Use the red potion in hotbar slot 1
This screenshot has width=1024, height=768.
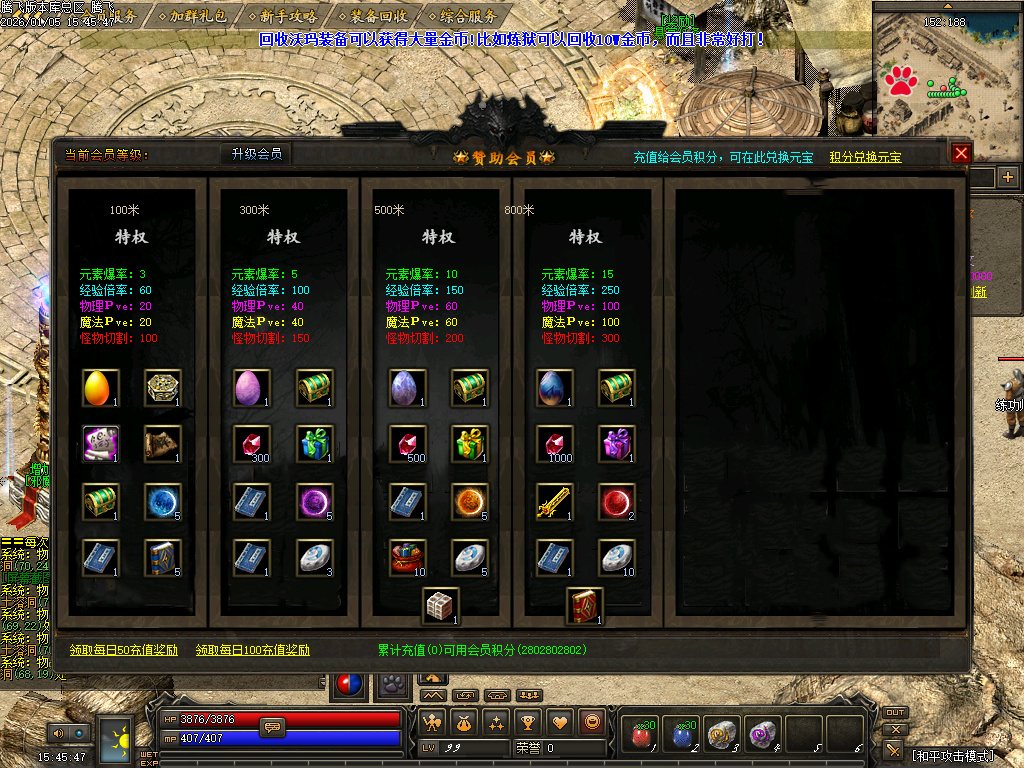(x=642, y=735)
